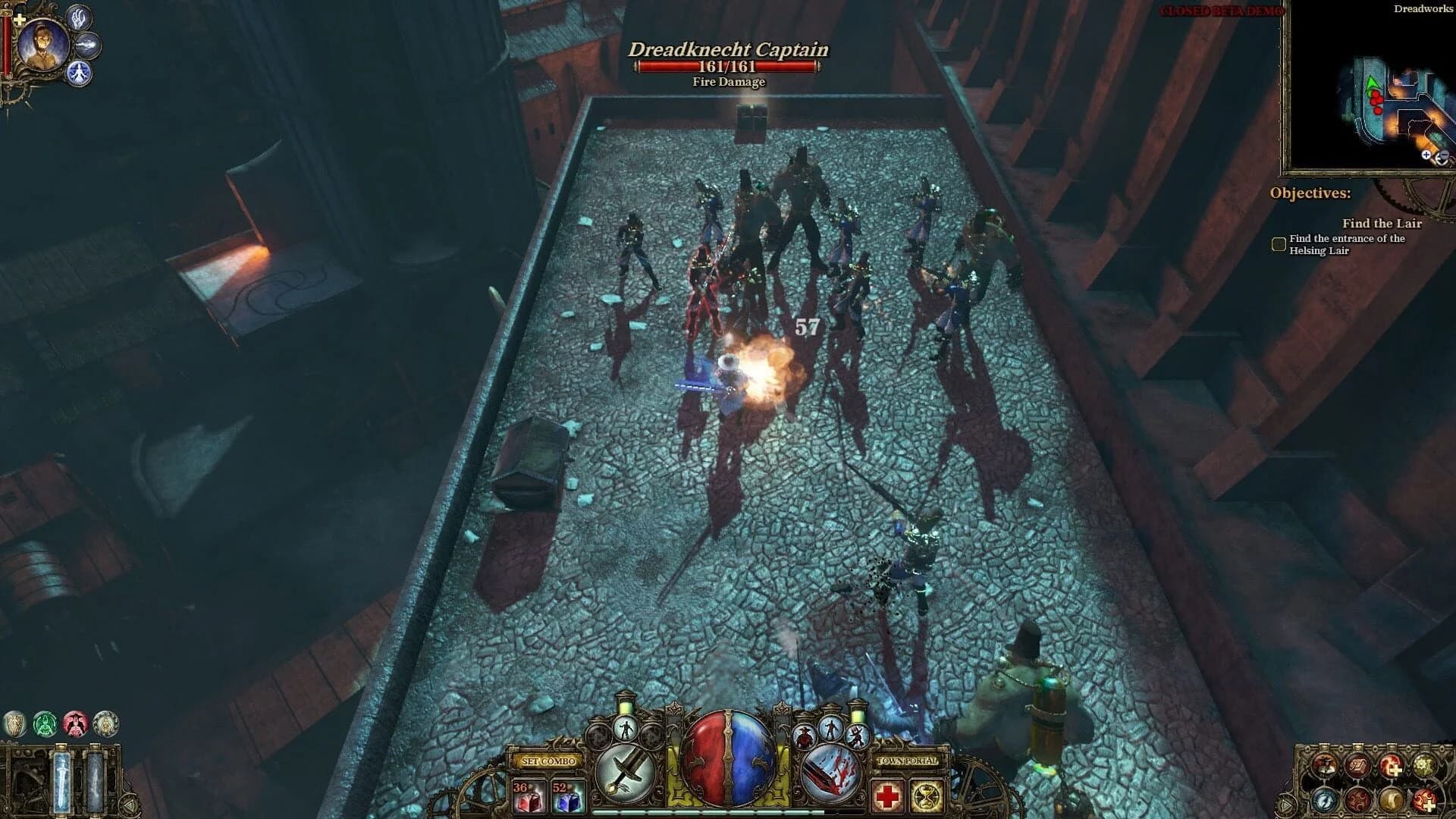The height and width of the screenshot is (819, 1456).
Task: Click the character portrait in the top-left
Action: (x=43, y=42)
